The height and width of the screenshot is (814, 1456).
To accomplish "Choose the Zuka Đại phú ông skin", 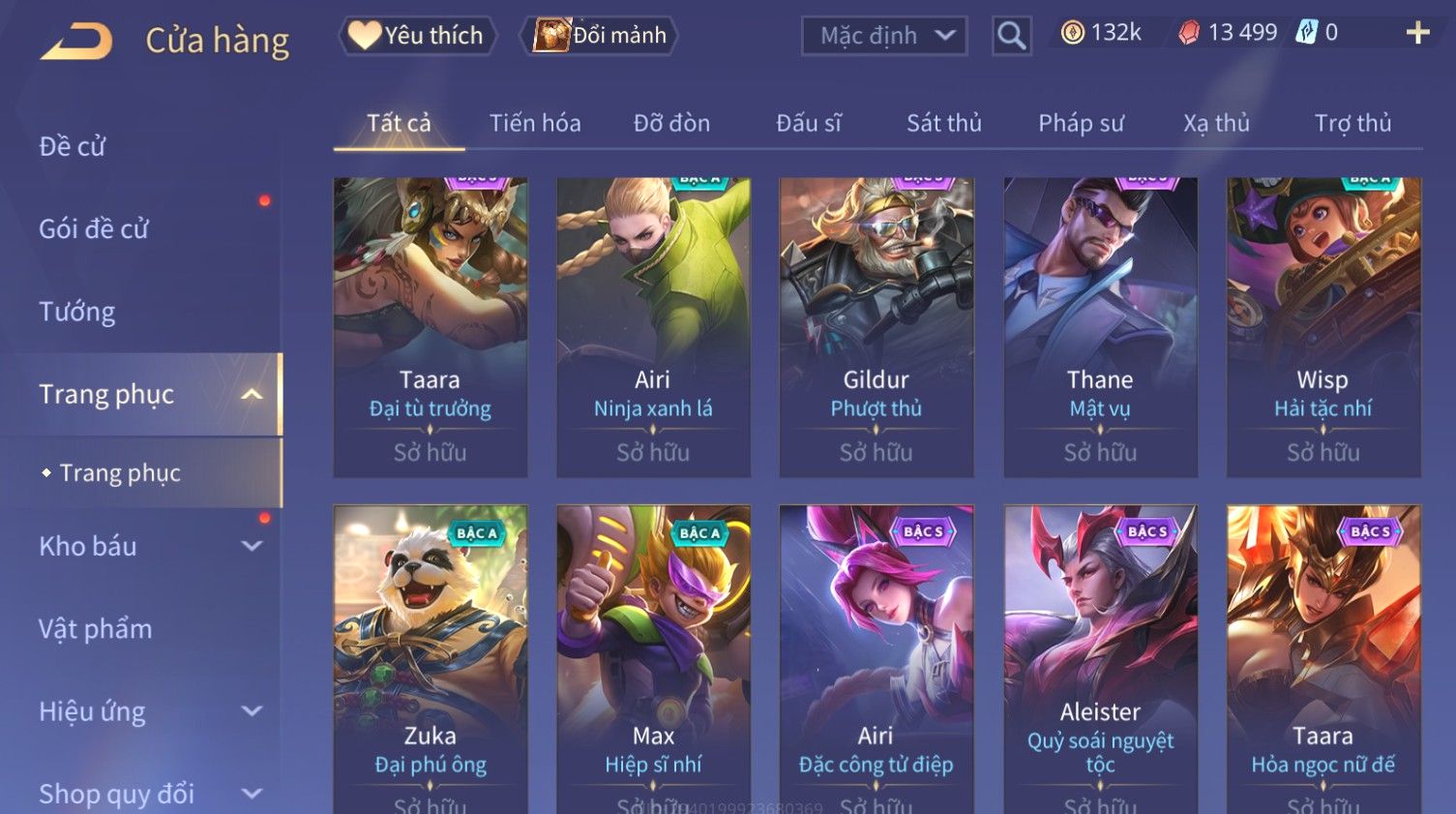I will pos(431,658).
